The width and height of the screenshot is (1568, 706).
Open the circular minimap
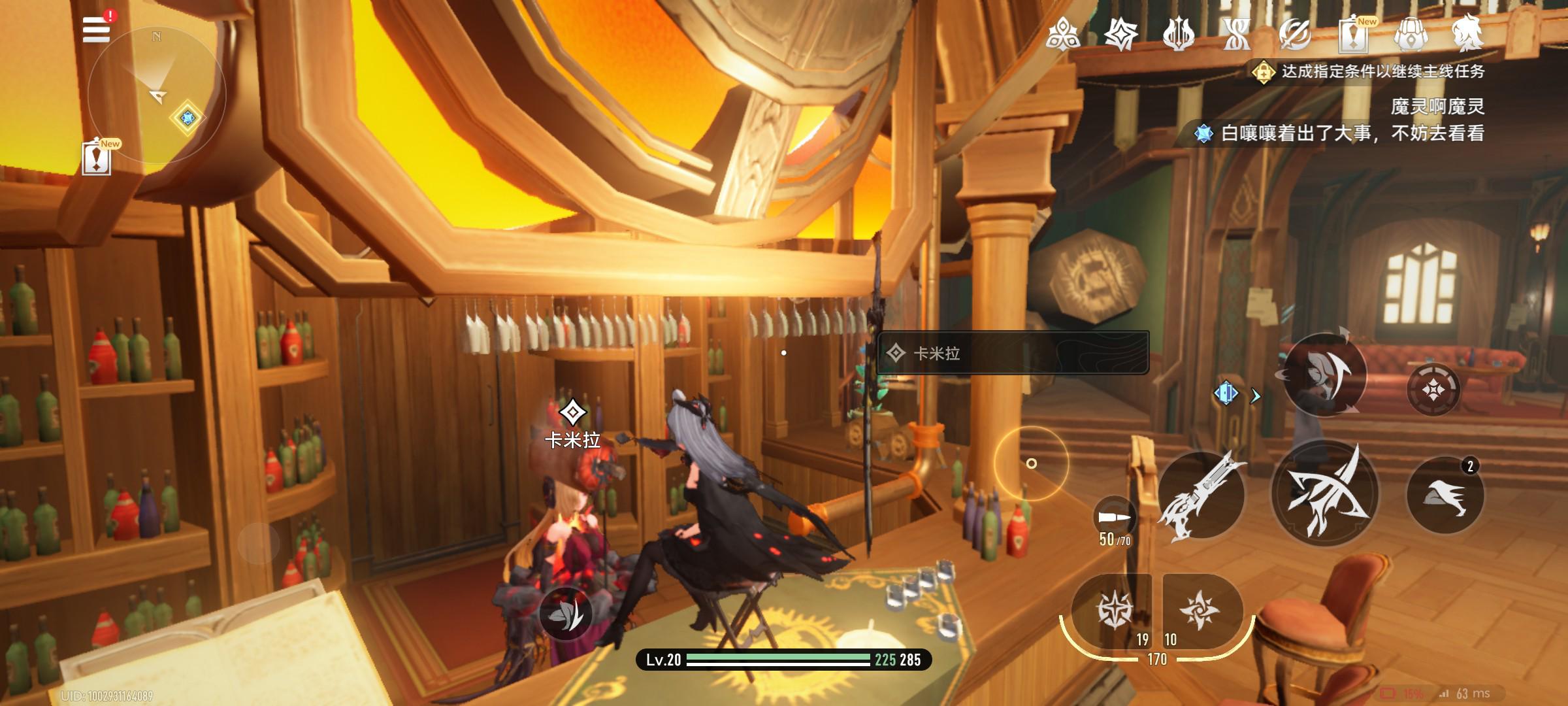(156, 96)
